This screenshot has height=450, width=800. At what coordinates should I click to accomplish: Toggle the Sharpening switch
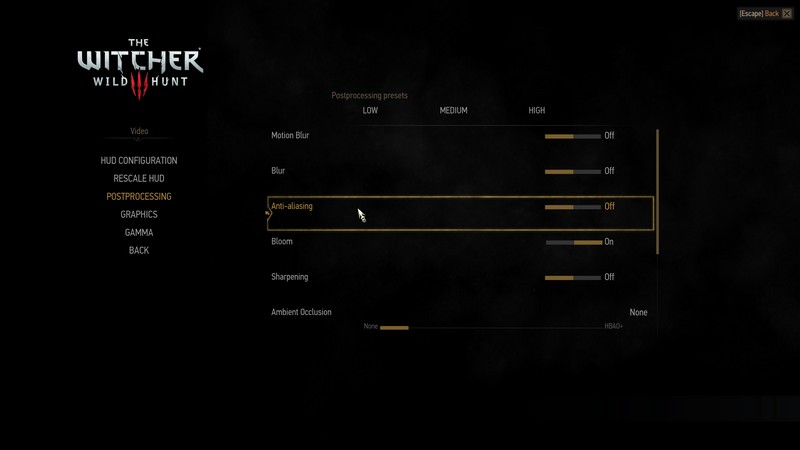pyautogui.click(x=573, y=277)
